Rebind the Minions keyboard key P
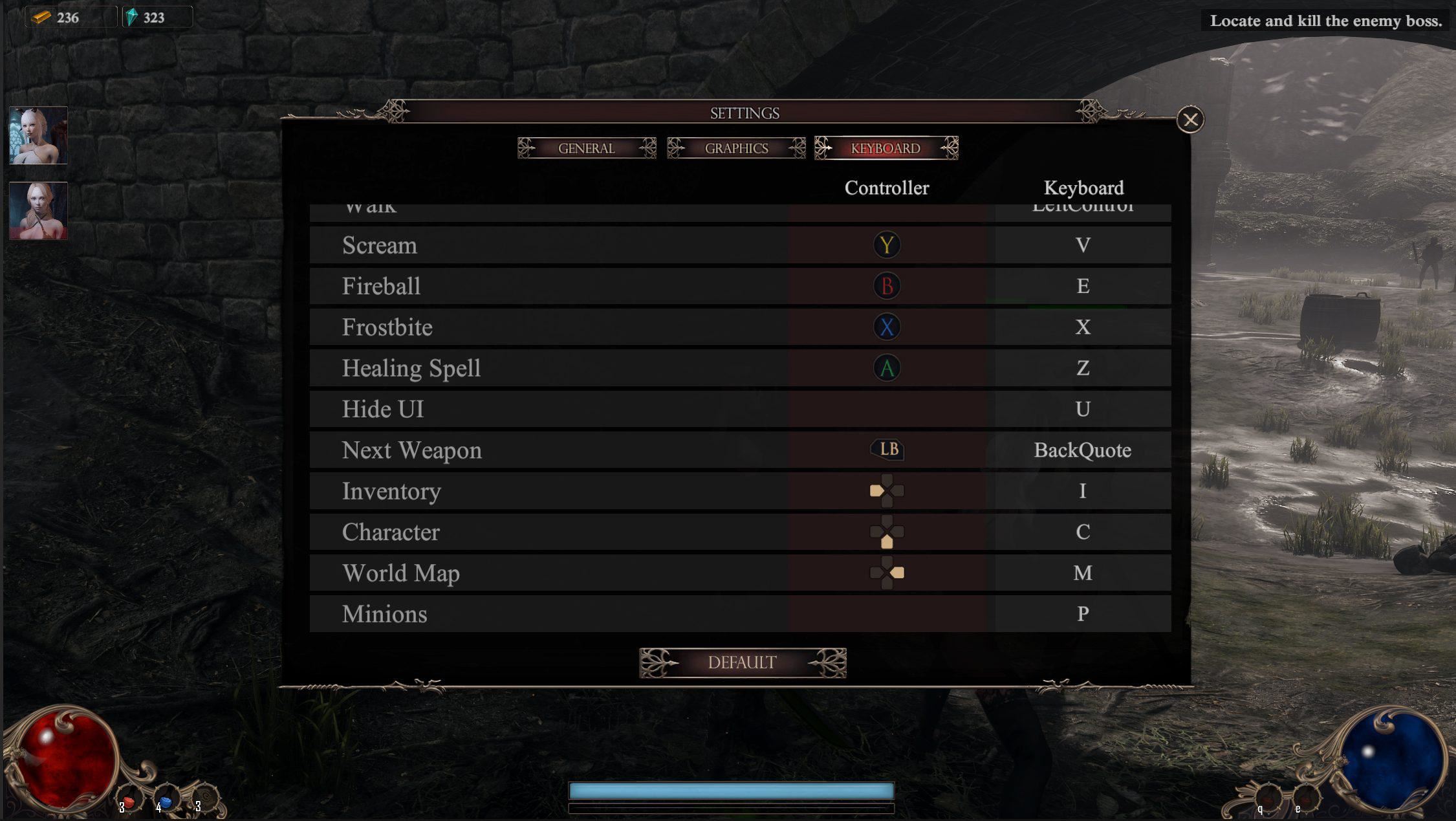Viewport: 1456px width, 821px height. [1082, 614]
